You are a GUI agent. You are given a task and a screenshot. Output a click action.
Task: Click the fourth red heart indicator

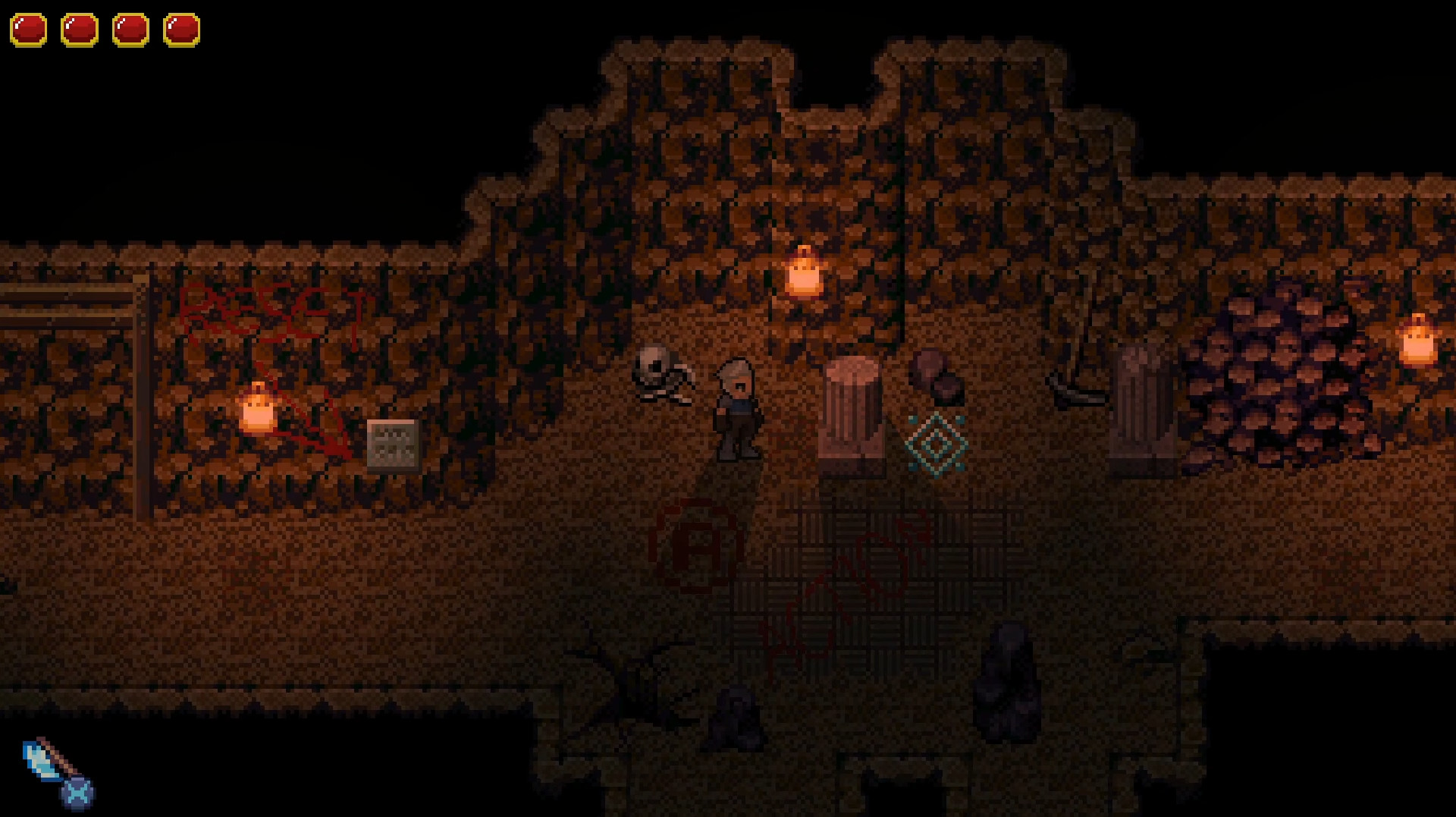180,30
